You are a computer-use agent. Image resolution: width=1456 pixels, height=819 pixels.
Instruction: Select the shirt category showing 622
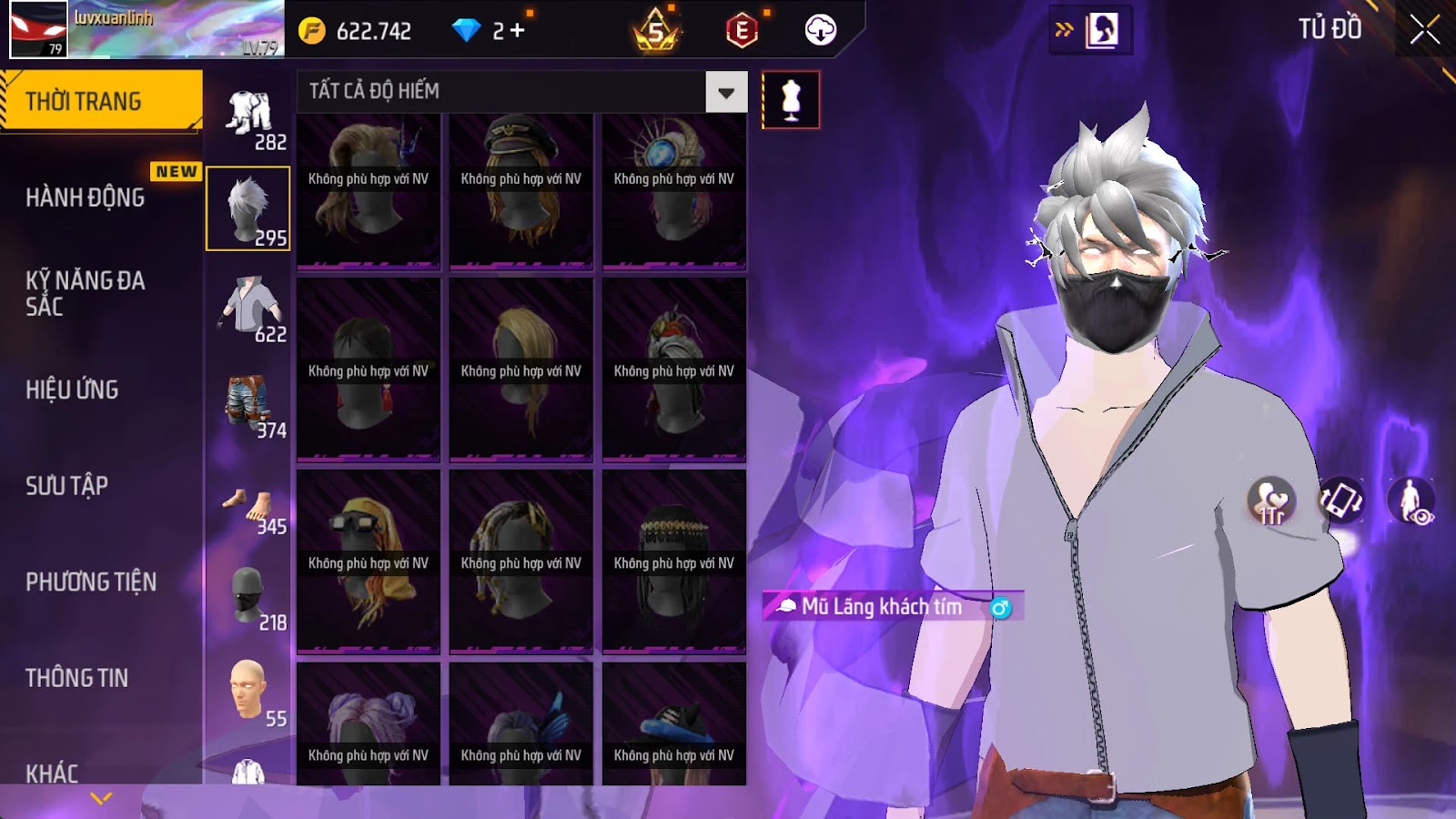[248, 308]
